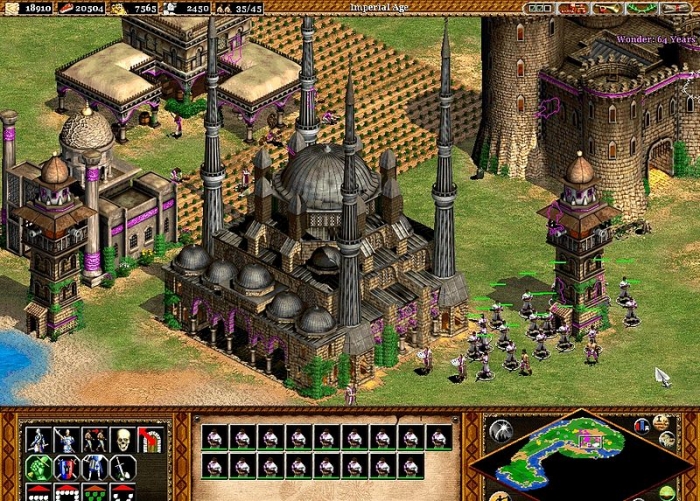Image resolution: width=700 pixels, height=501 pixels.
Task: Stop units with the green hand icon
Action: click(39, 467)
